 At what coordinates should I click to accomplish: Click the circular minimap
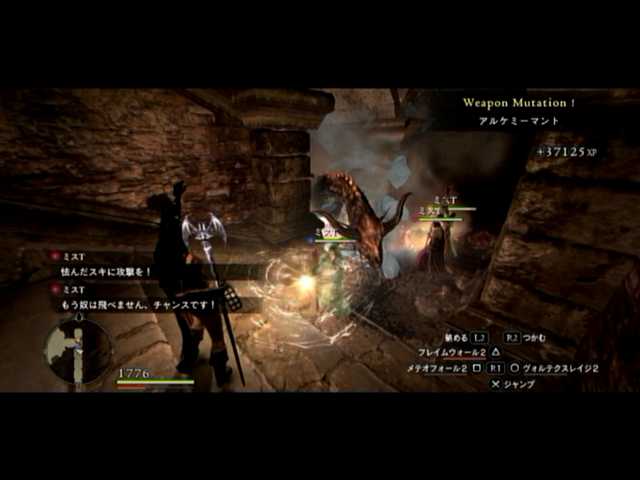77,350
